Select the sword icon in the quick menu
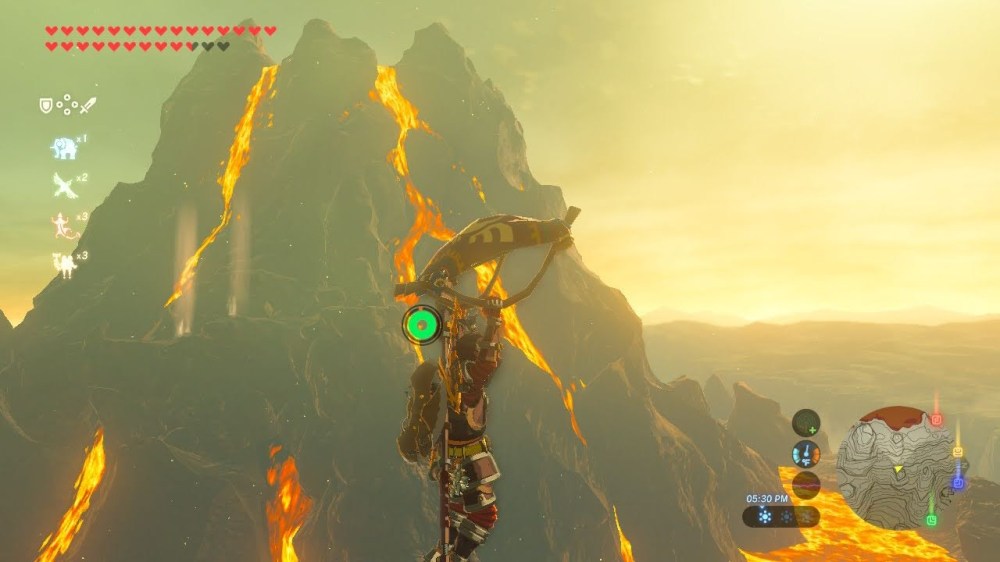The height and width of the screenshot is (562, 1000). coord(88,104)
